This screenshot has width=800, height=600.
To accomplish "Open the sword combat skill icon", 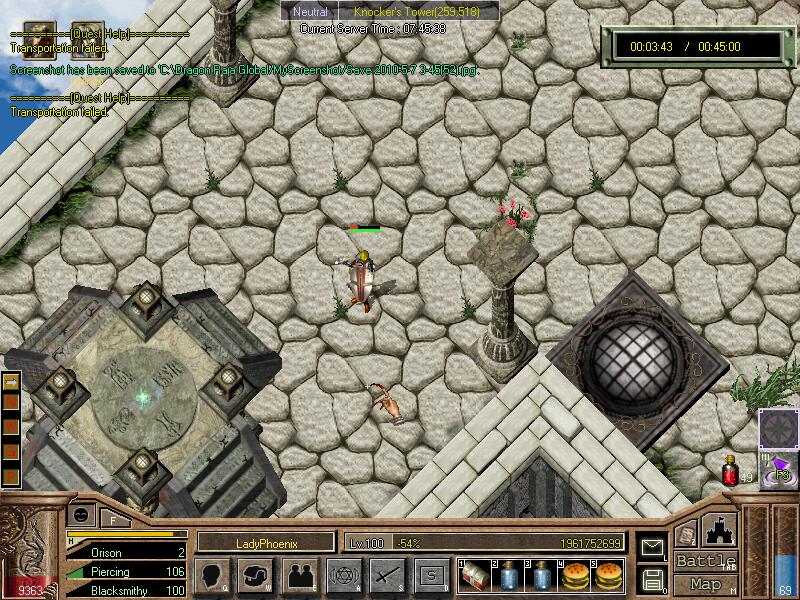I will click(x=387, y=575).
